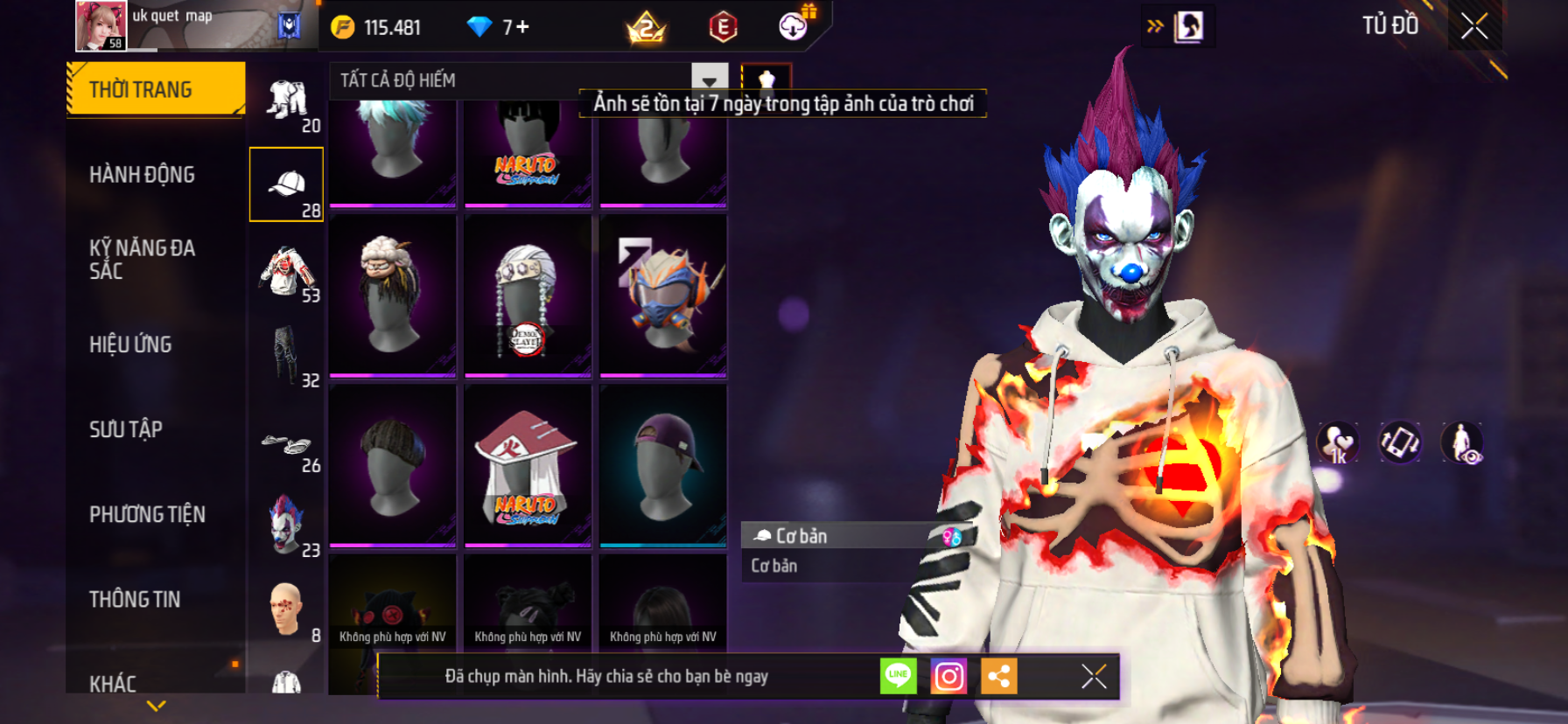Click the blue diamond currency icon
This screenshot has height=724, width=1568.
point(479,27)
